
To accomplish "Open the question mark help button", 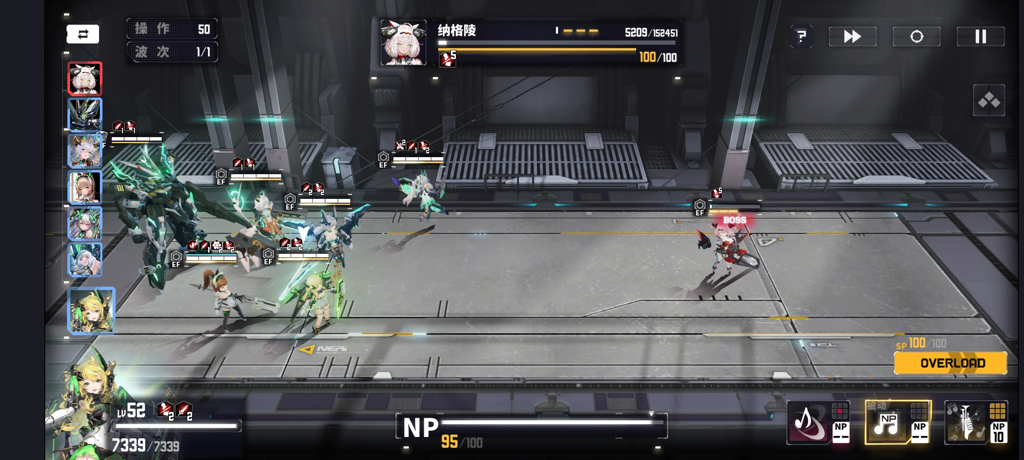I will pos(801,37).
